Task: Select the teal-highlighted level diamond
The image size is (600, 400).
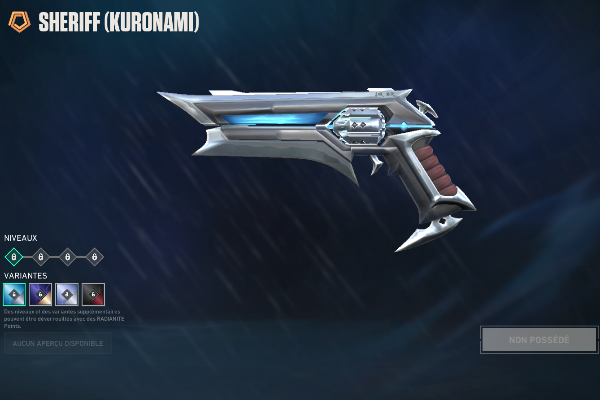Action: click(x=14, y=257)
